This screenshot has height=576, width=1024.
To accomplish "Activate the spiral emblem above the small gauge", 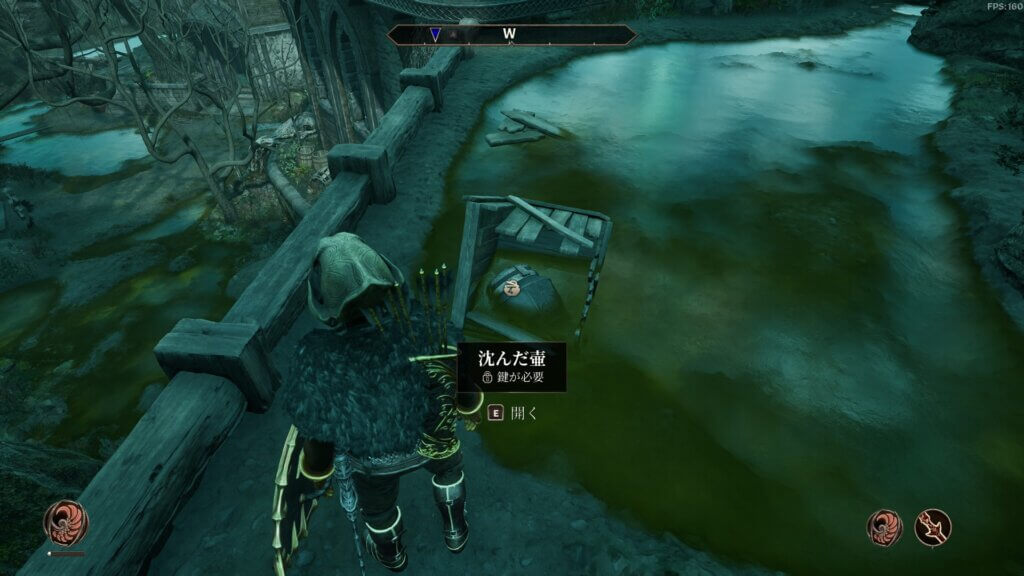I will 66,522.
